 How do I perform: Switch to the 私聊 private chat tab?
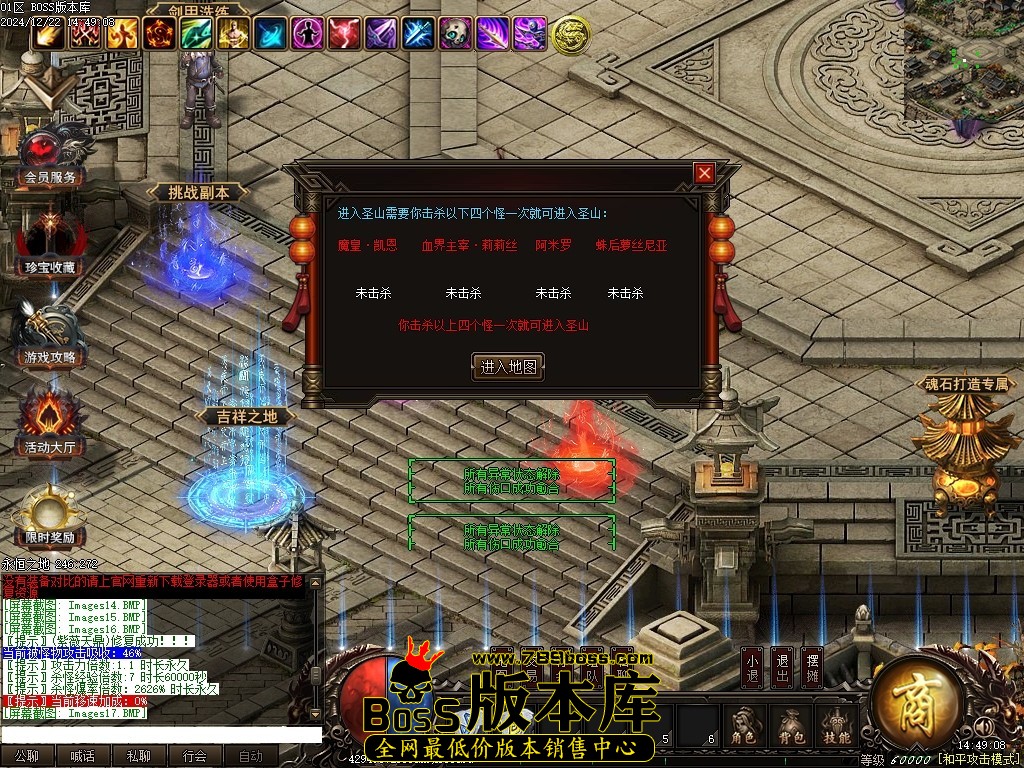[138, 756]
